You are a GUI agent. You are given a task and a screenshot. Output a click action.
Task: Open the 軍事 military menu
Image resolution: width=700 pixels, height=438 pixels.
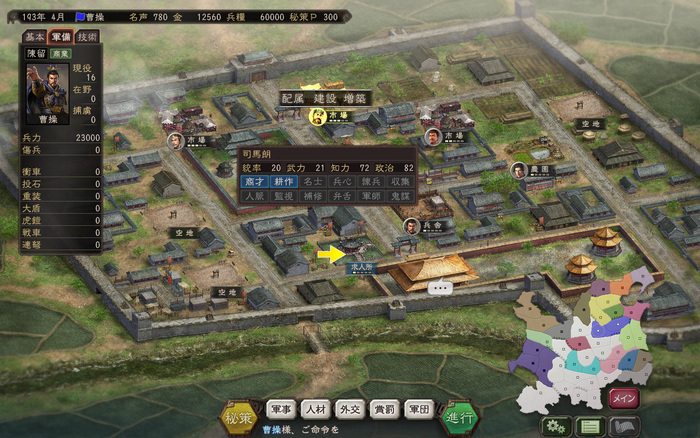pos(281,409)
